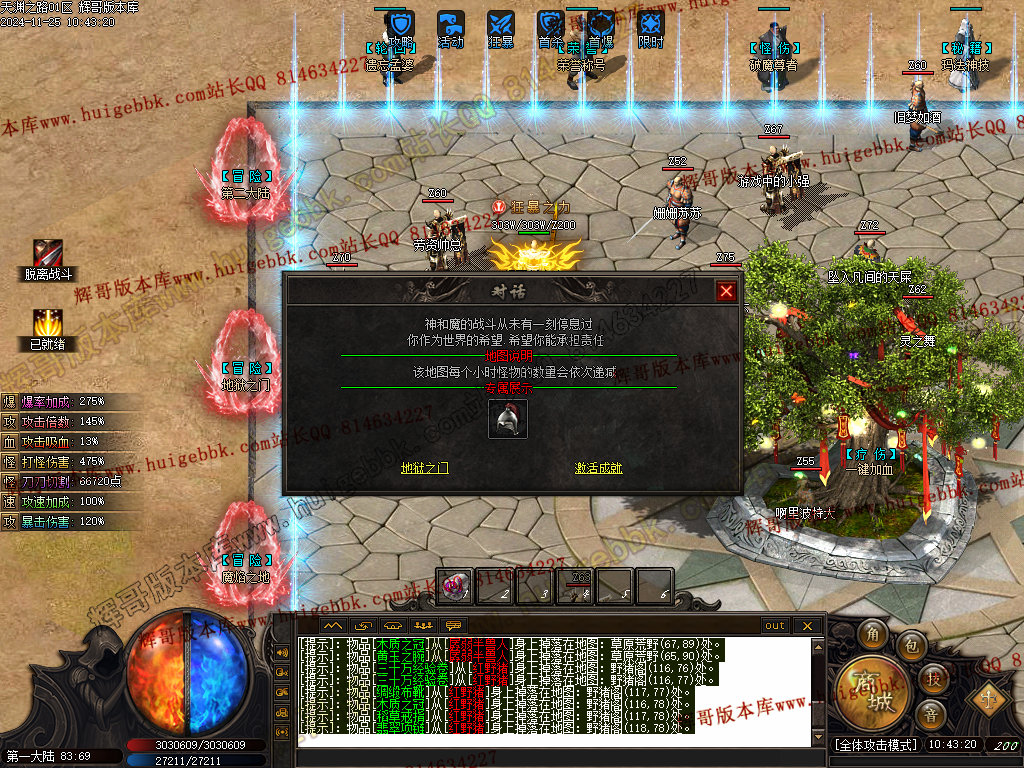Select the 激活成就 dialogue option
The image size is (1024, 768).
598,467
